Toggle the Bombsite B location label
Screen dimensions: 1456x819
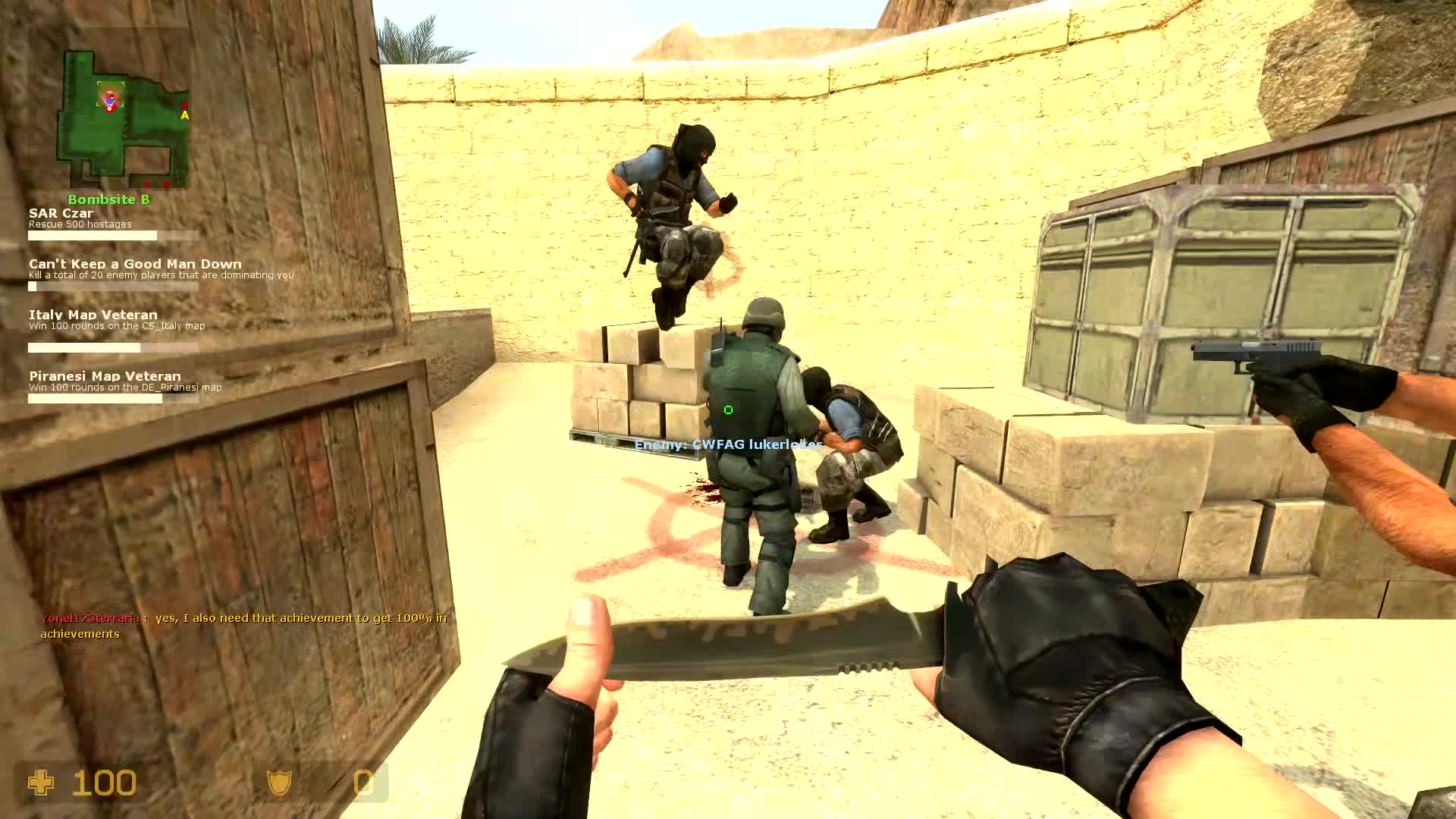click(108, 199)
